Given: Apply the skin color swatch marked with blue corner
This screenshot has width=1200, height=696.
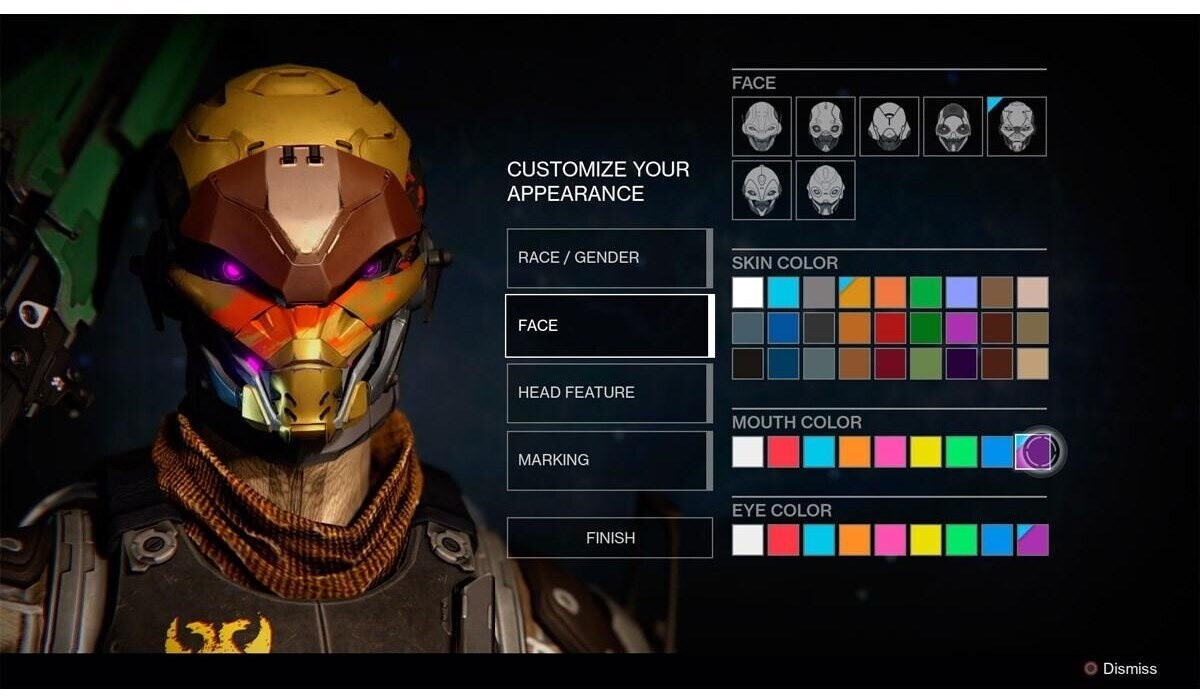Looking at the screenshot, I should (x=854, y=293).
